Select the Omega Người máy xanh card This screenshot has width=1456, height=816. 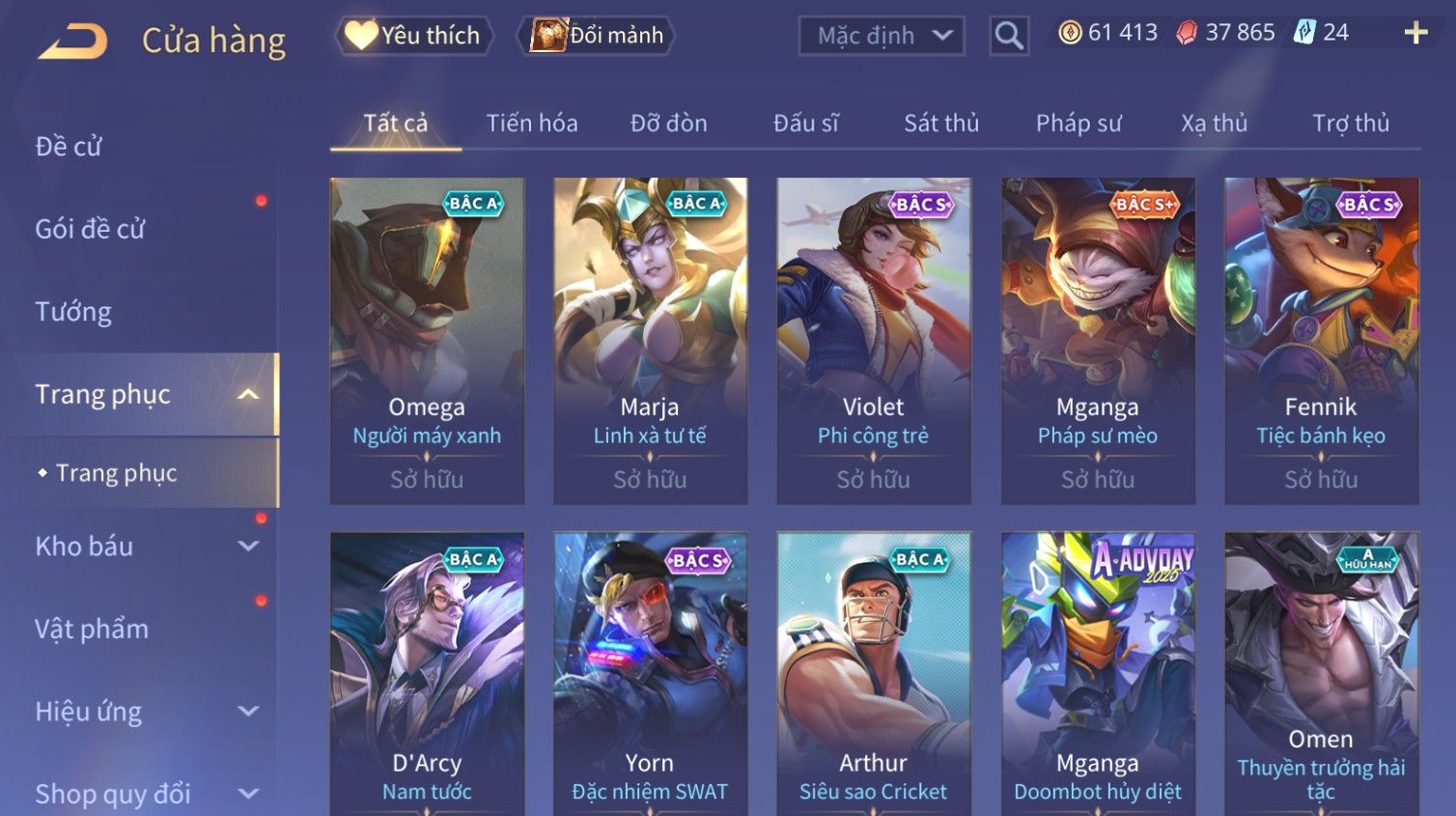pos(427,340)
